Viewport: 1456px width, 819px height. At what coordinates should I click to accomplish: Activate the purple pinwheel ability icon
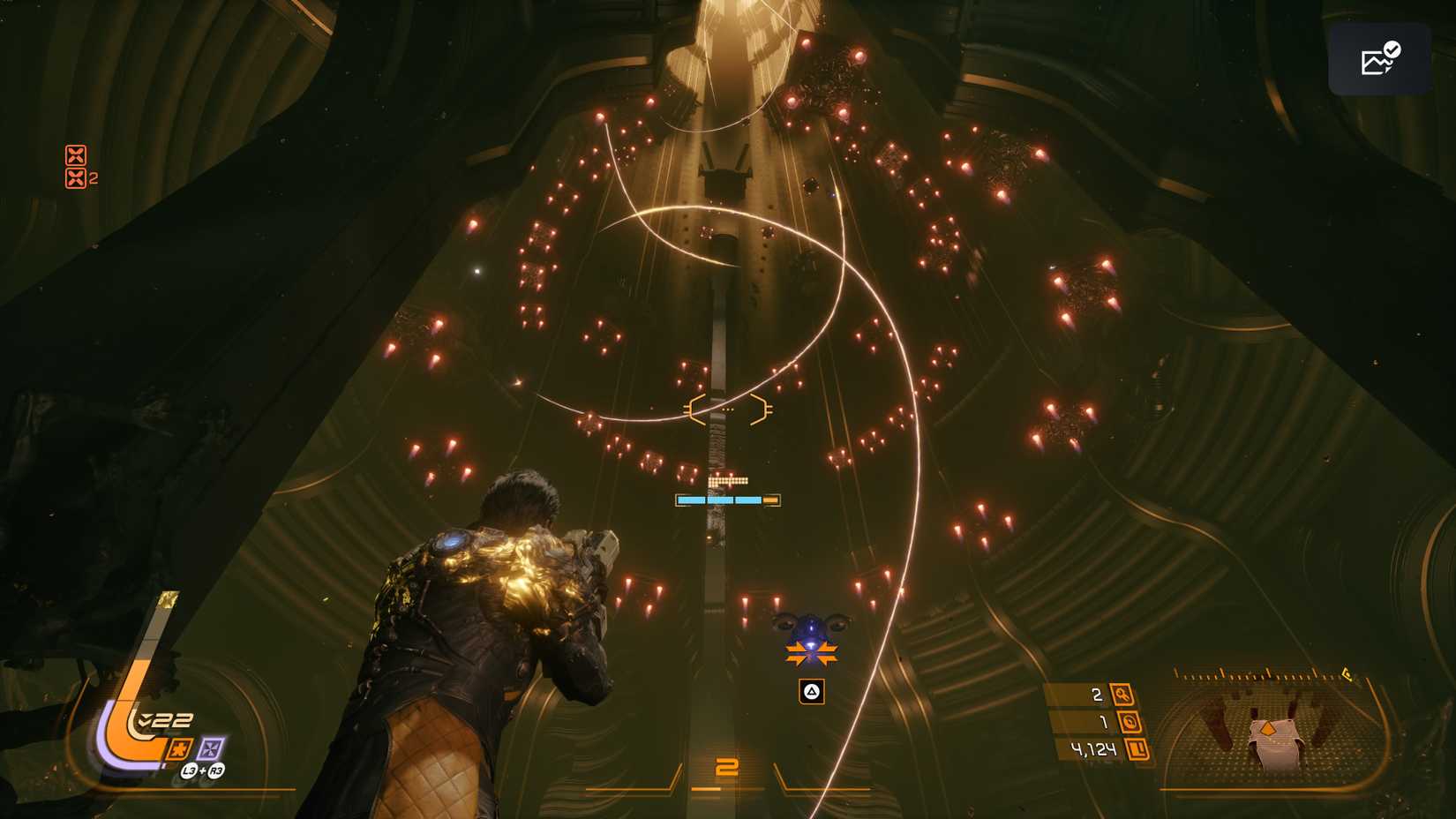pos(211,749)
